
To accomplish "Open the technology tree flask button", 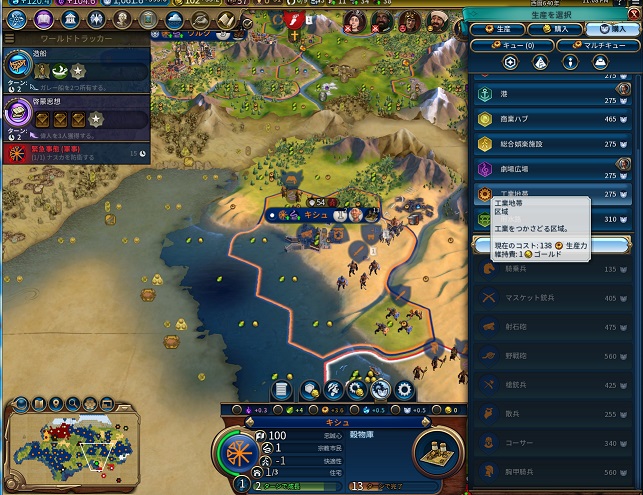I will click(19, 19).
